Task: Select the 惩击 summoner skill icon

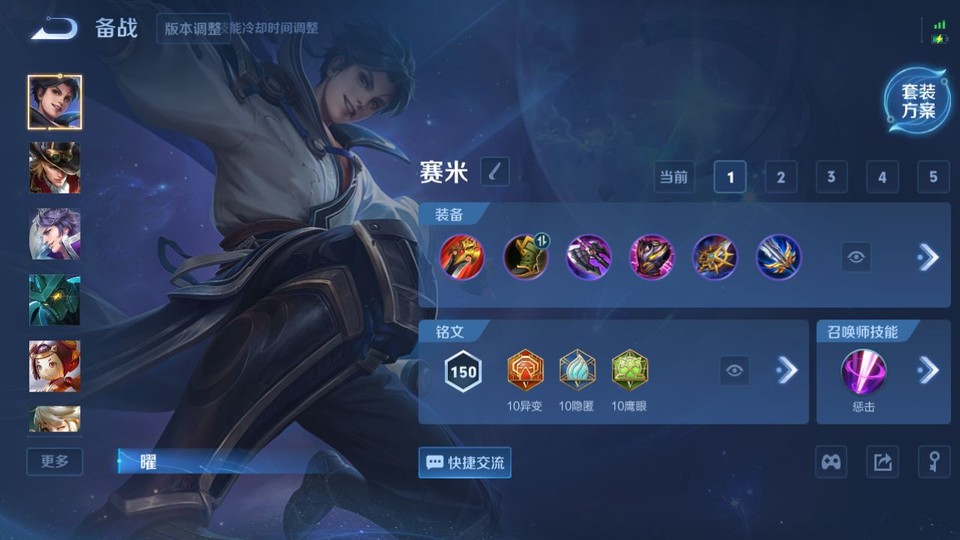Action: pyautogui.click(x=862, y=371)
